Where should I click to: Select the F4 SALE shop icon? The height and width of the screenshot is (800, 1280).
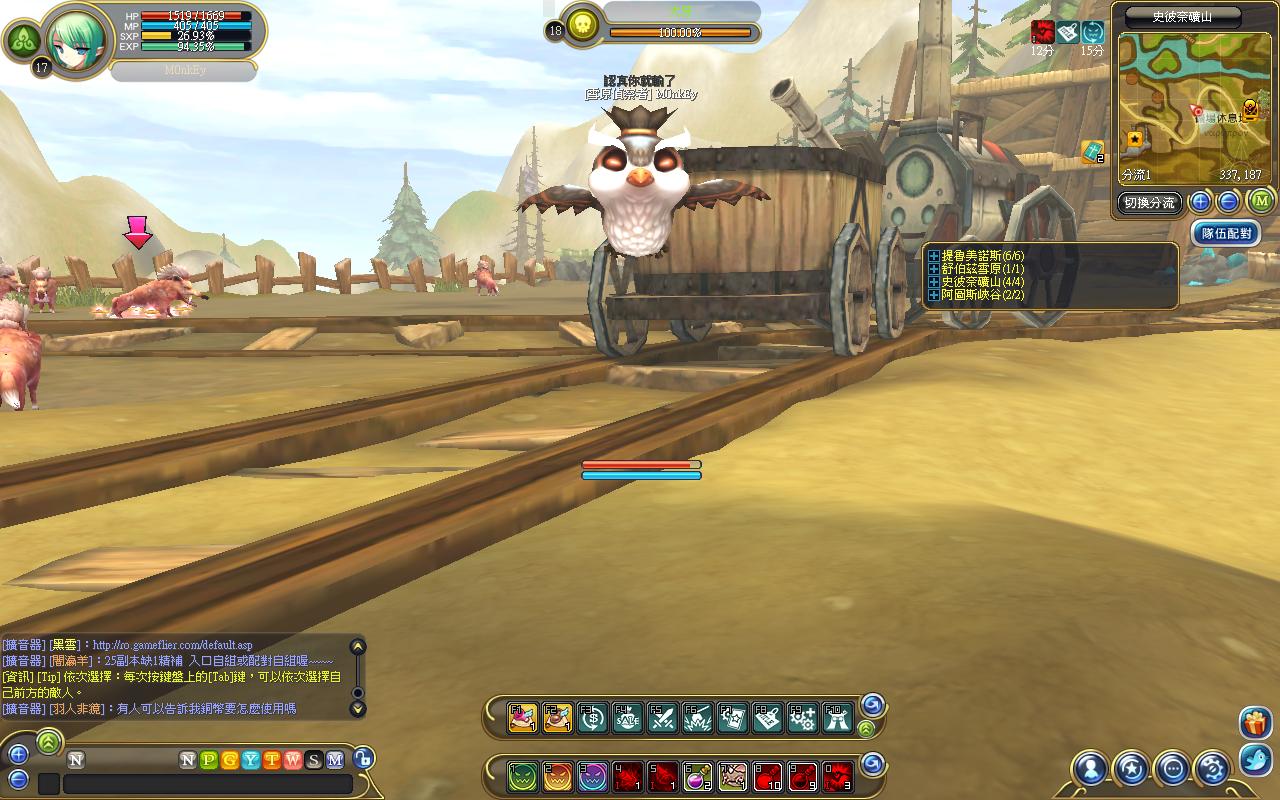627,718
